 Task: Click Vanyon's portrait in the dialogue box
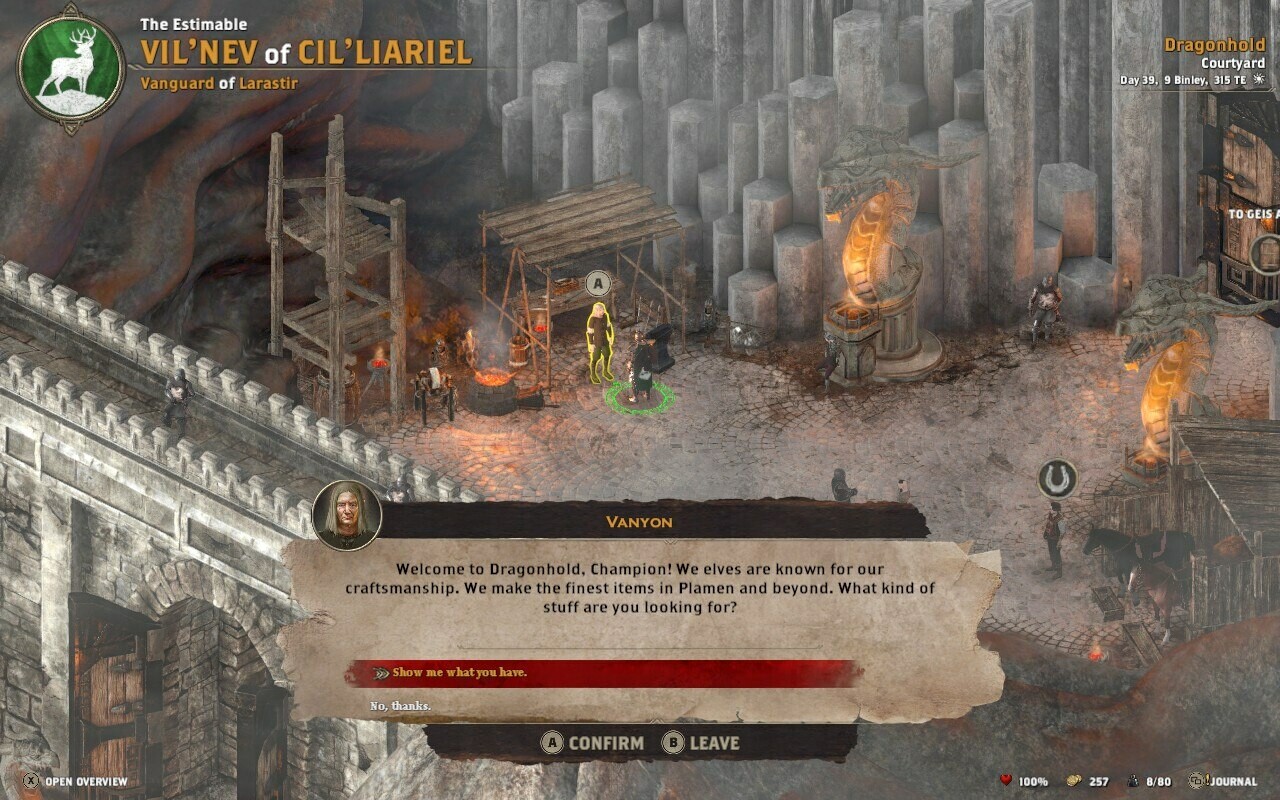coord(347,515)
